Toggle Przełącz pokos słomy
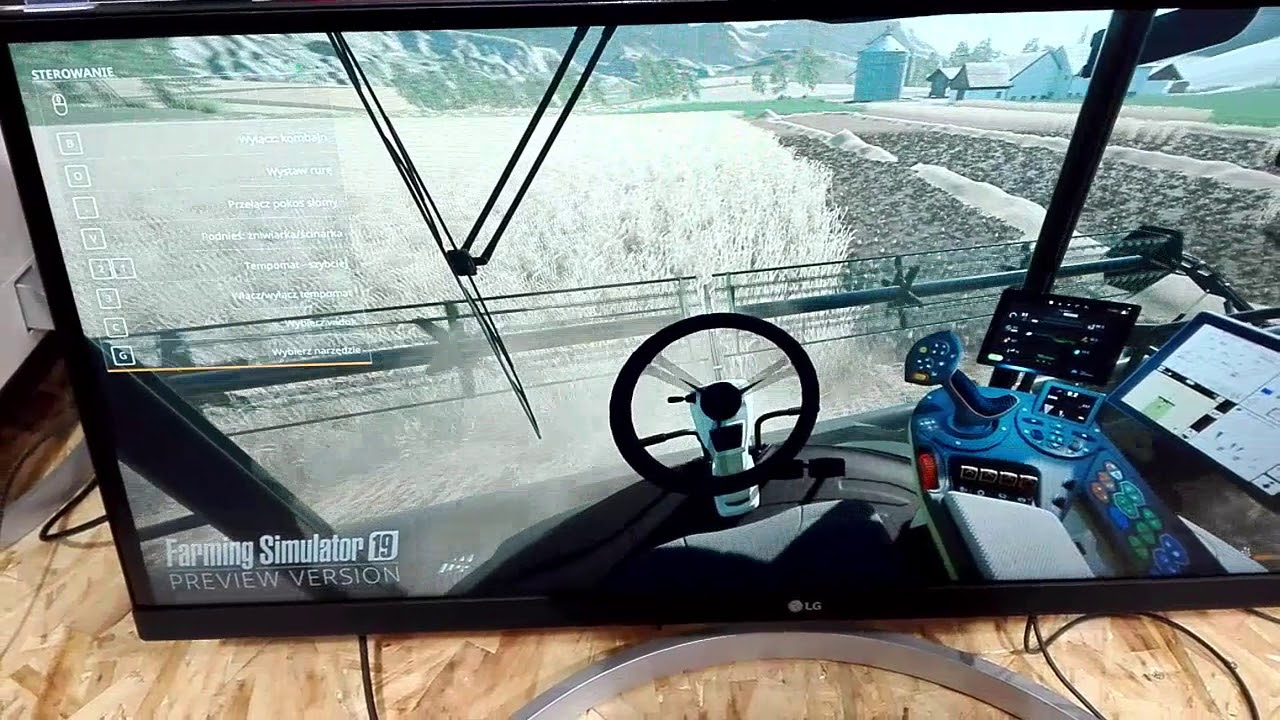Screen dimensions: 1280x720 tap(282, 203)
